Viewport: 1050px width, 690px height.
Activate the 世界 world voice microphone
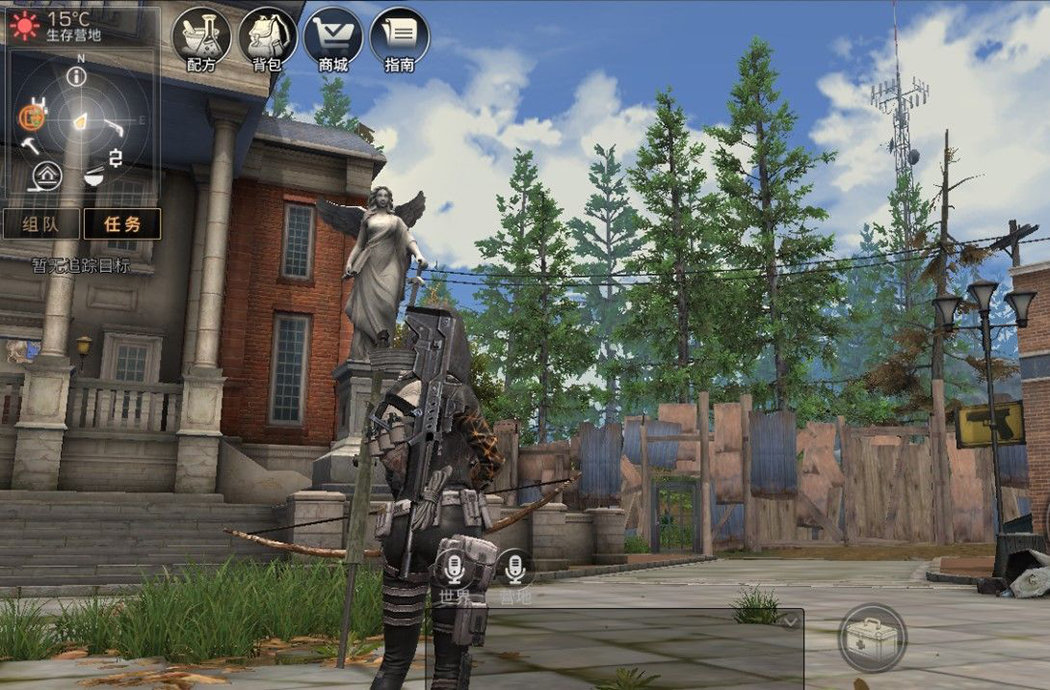tap(455, 570)
